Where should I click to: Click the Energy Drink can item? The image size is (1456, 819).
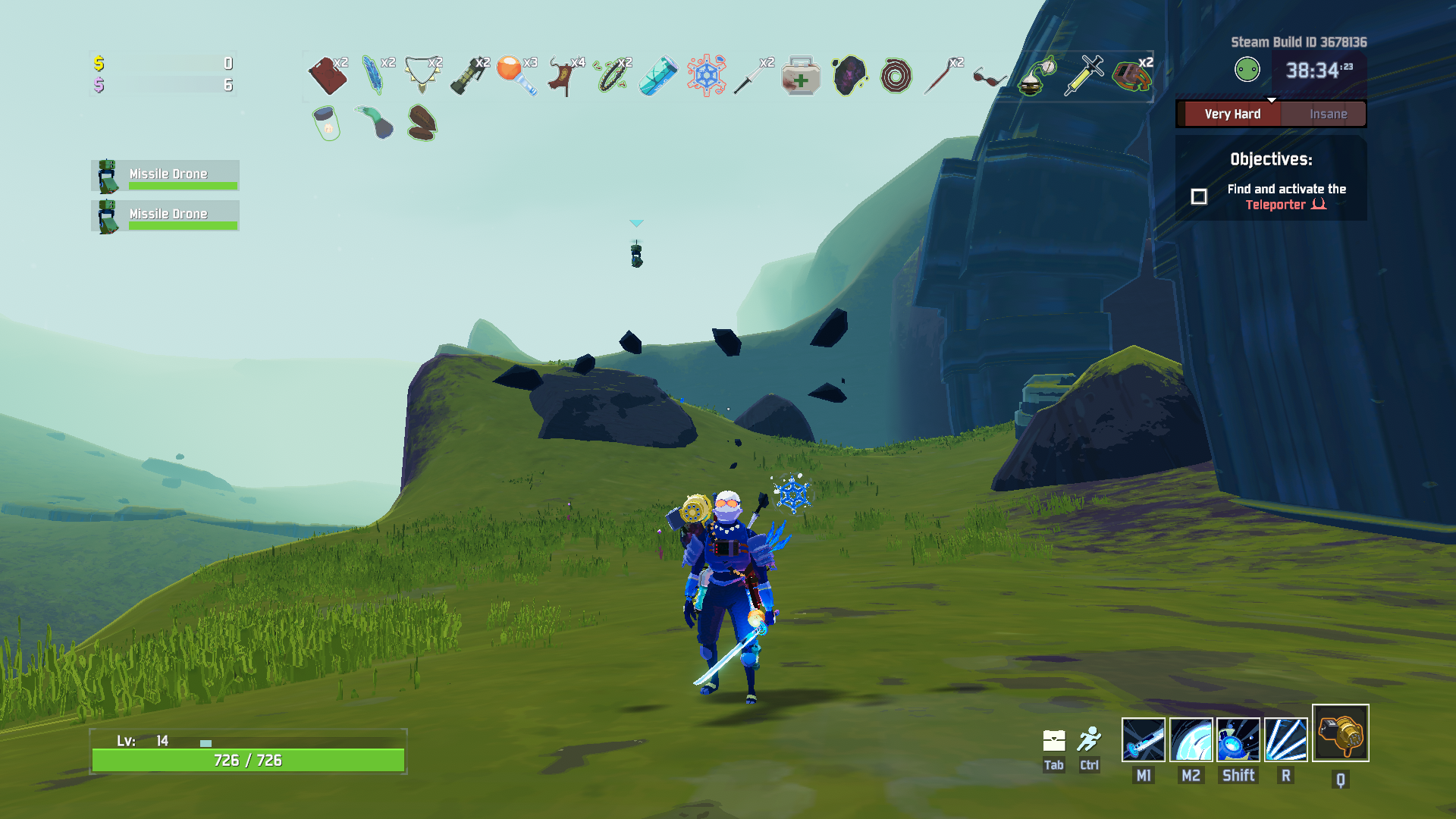tap(658, 76)
